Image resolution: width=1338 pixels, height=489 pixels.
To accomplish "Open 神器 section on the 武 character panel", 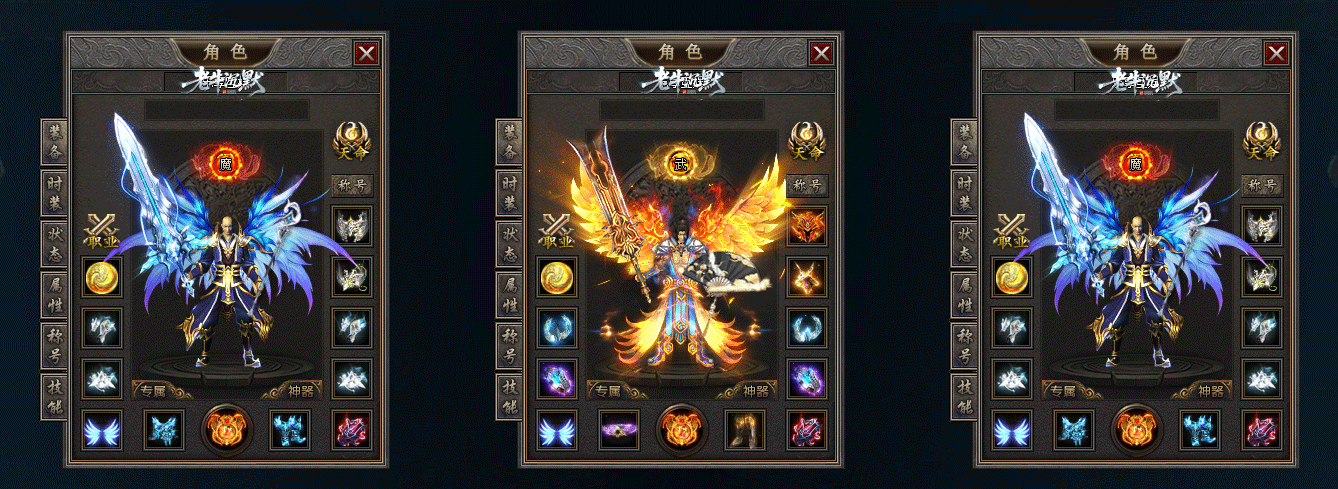I will 757,391.
